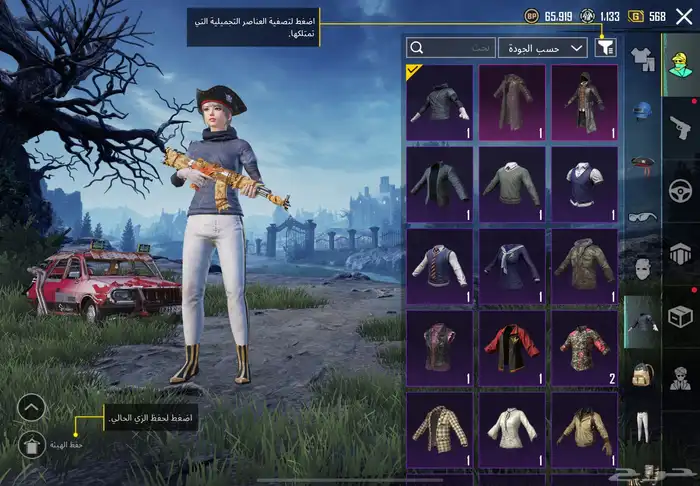
Task: Click the item search field
Action: point(452,47)
